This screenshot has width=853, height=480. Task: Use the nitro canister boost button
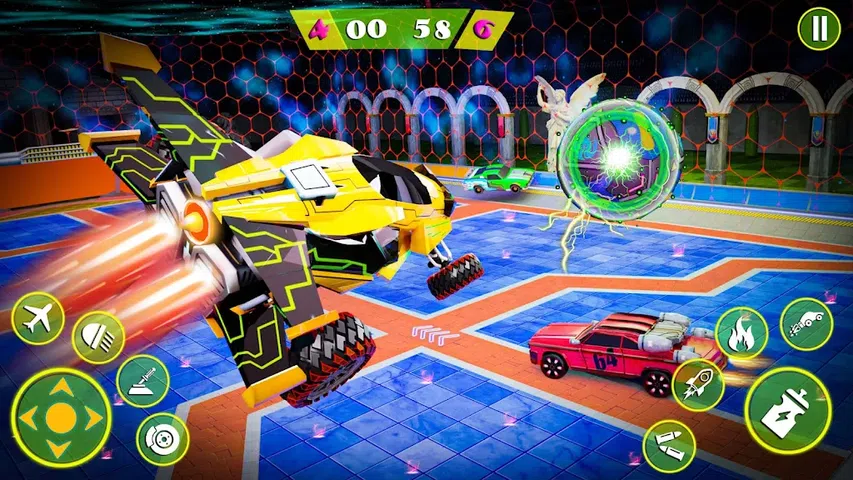tap(788, 410)
